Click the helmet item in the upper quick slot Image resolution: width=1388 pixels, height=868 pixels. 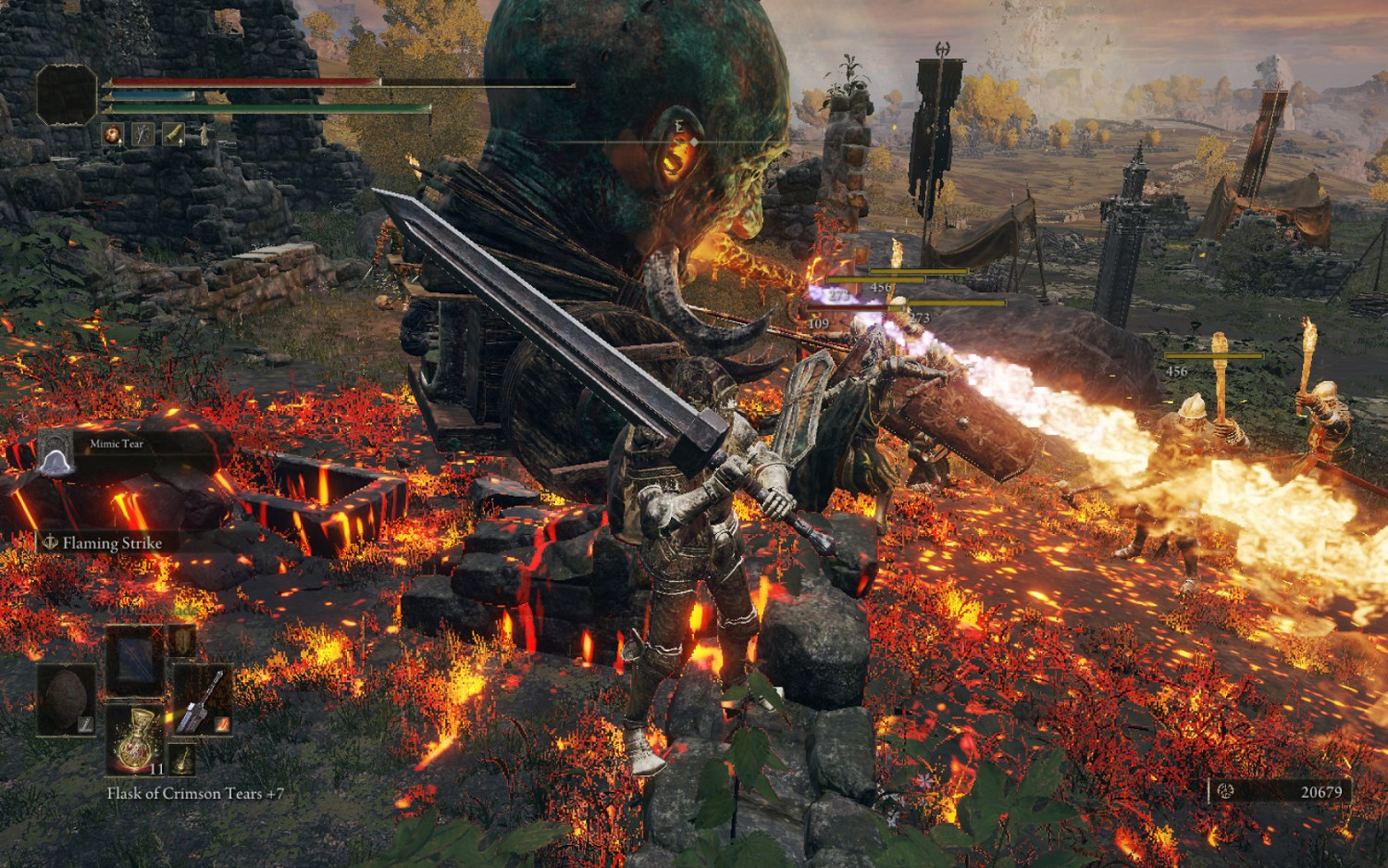[x=180, y=640]
